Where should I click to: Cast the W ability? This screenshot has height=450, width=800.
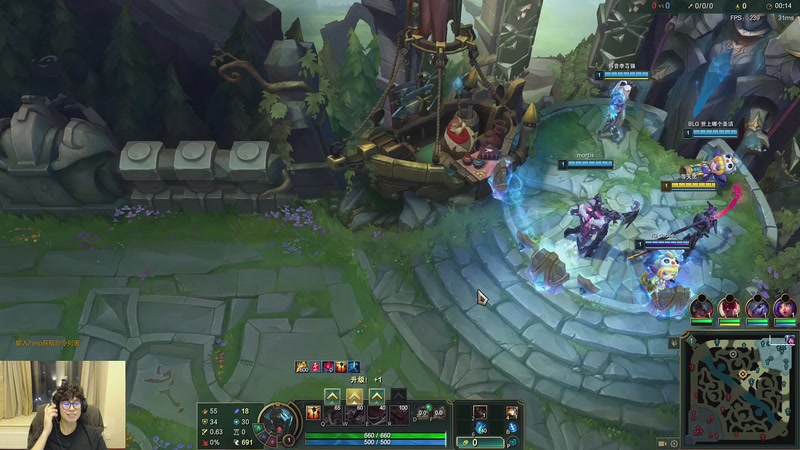(354, 413)
